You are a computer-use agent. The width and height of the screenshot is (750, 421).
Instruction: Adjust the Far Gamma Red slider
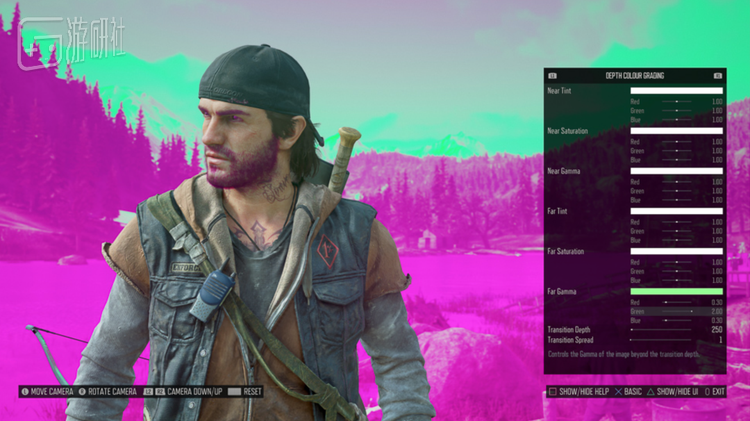tap(676, 301)
